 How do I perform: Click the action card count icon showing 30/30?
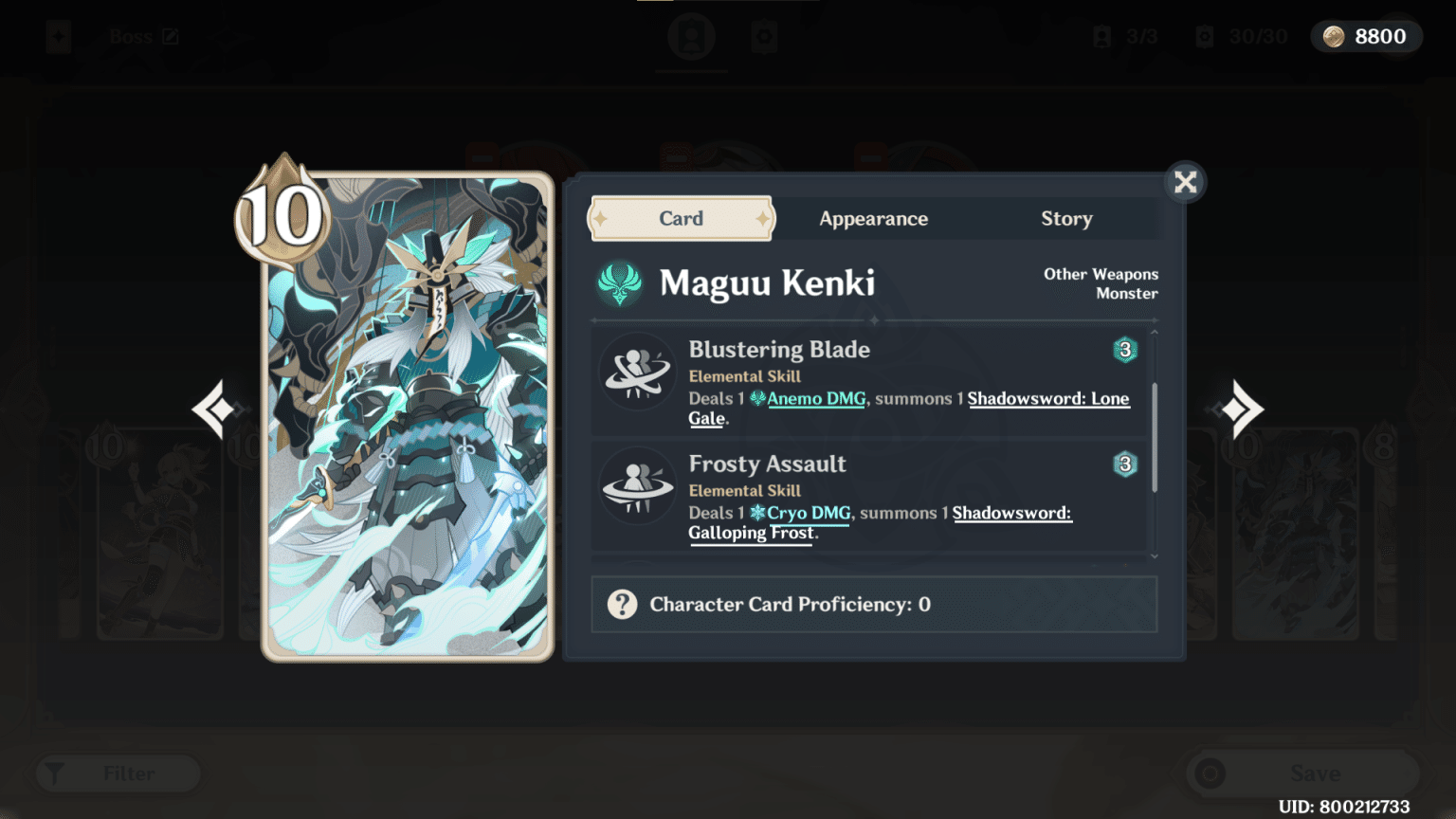point(1204,36)
